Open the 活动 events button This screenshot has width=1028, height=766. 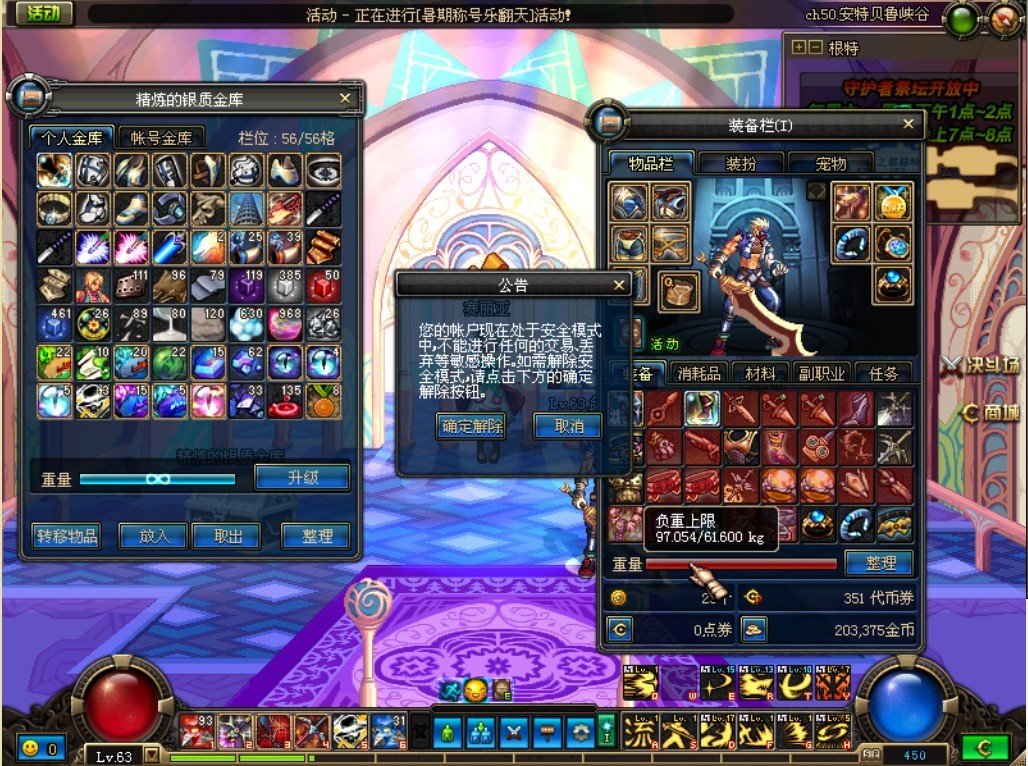pos(44,13)
